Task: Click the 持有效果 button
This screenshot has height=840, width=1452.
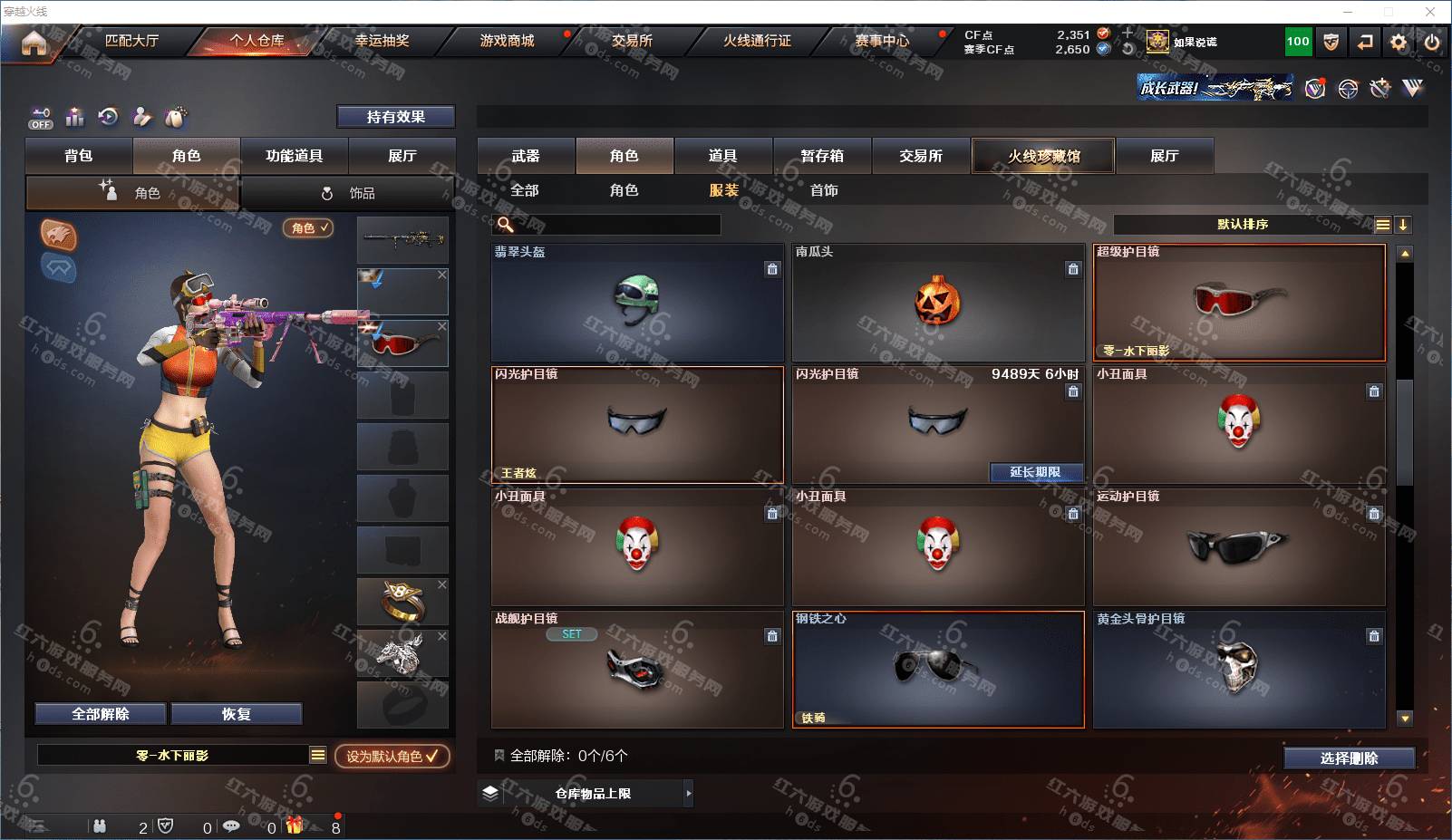Action: point(395,117)
